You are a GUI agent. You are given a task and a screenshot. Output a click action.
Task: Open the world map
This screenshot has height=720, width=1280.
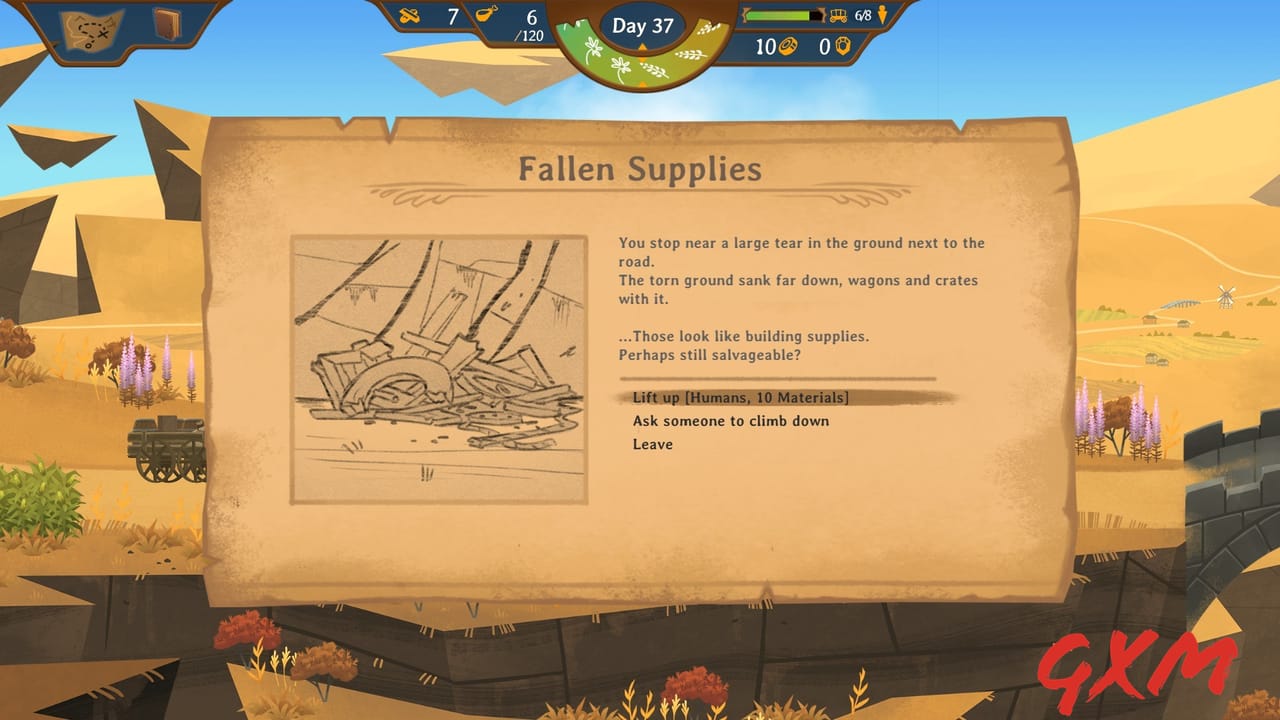click(x=90, y=26)
